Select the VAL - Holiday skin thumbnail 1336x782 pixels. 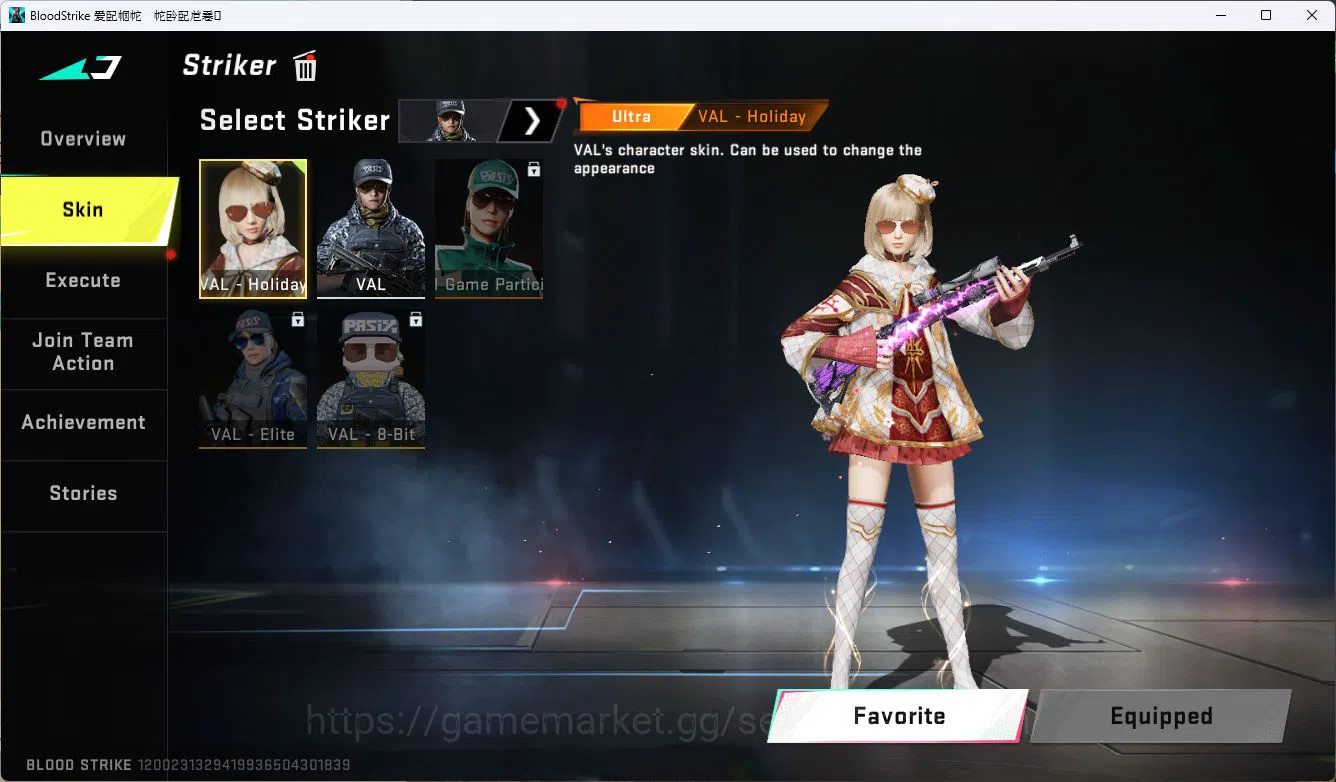coord(252,229)
